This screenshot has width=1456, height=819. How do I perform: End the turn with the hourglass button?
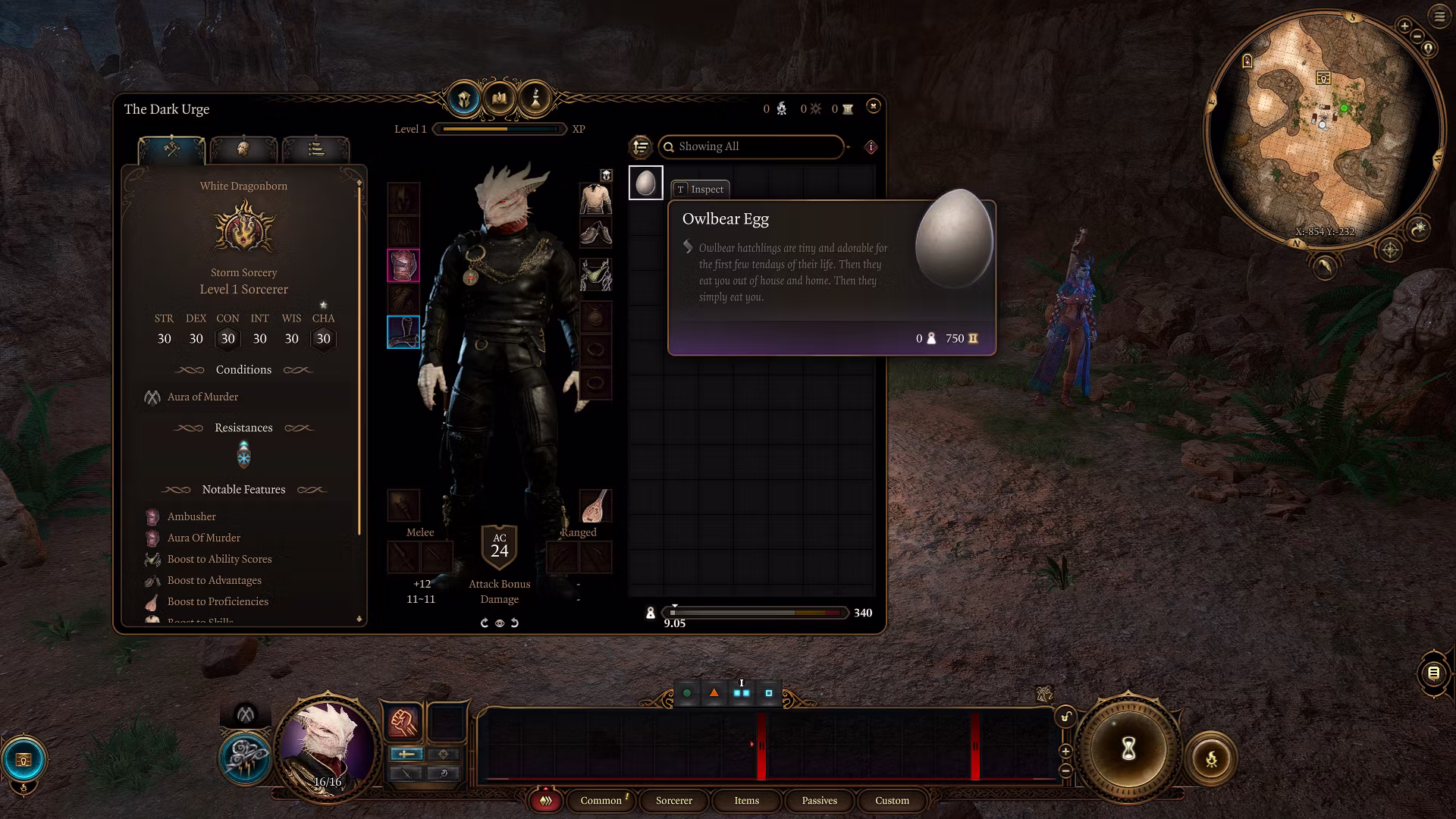coord(1128,750)
